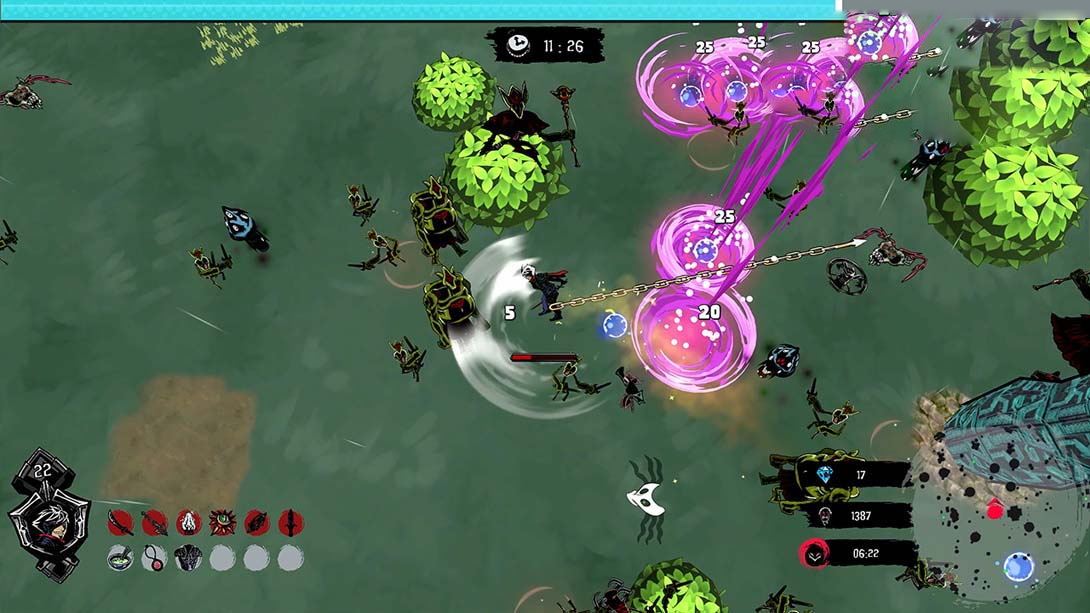Activate the white ghost flame skill icon
1090x613 pixels.
click(189, 523)
